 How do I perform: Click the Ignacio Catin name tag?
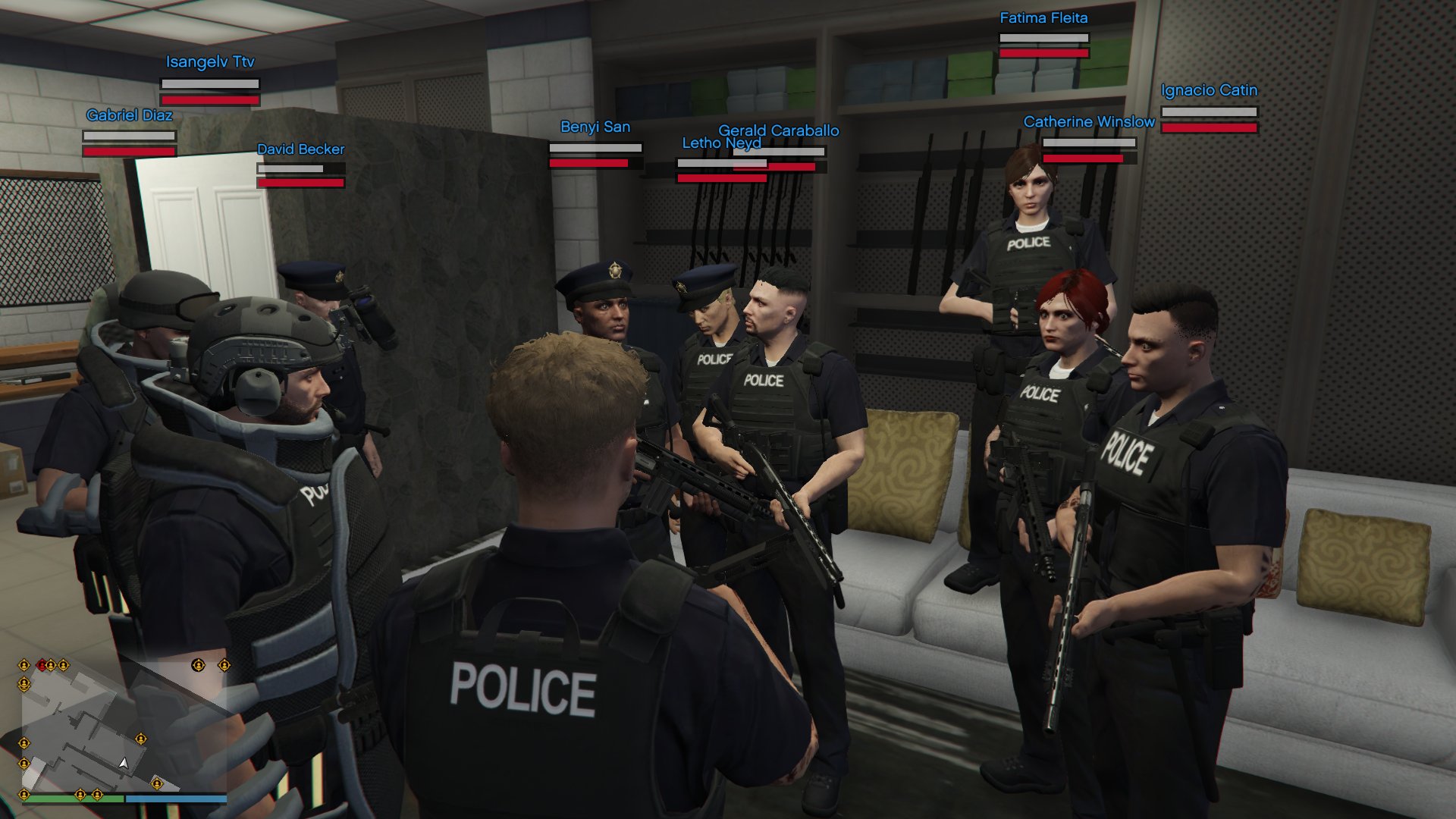(1209, 90)
